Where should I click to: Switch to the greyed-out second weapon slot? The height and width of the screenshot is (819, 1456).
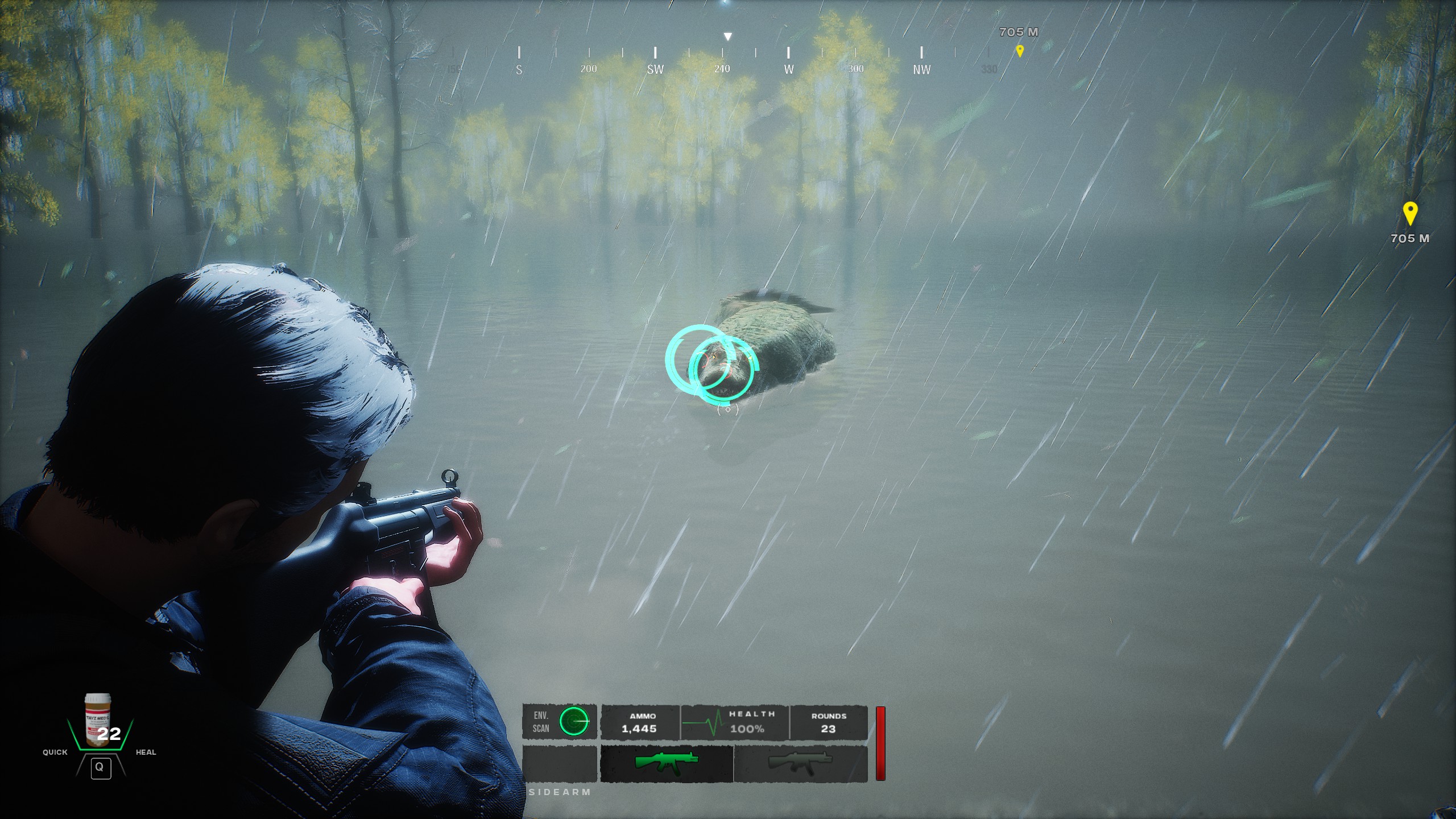(800, 763)
